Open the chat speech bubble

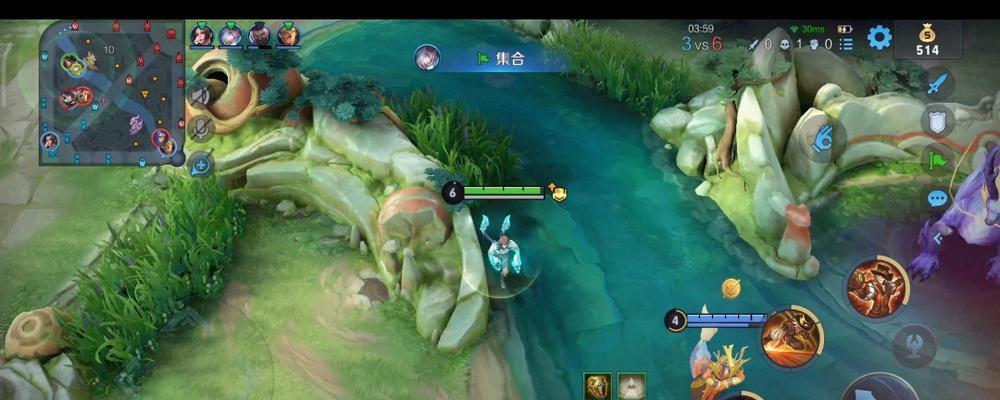(937, 199)
